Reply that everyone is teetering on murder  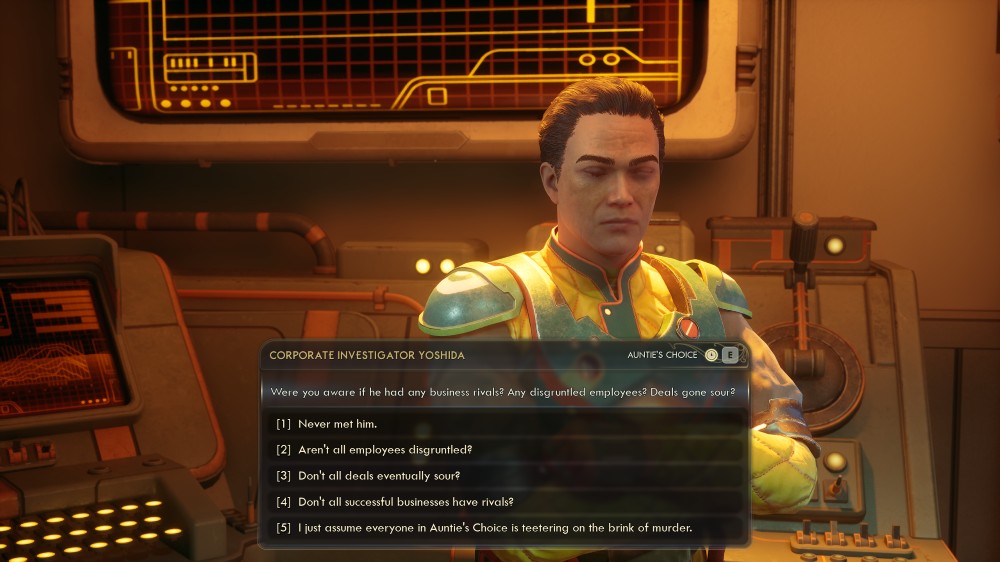click(495, 528)
